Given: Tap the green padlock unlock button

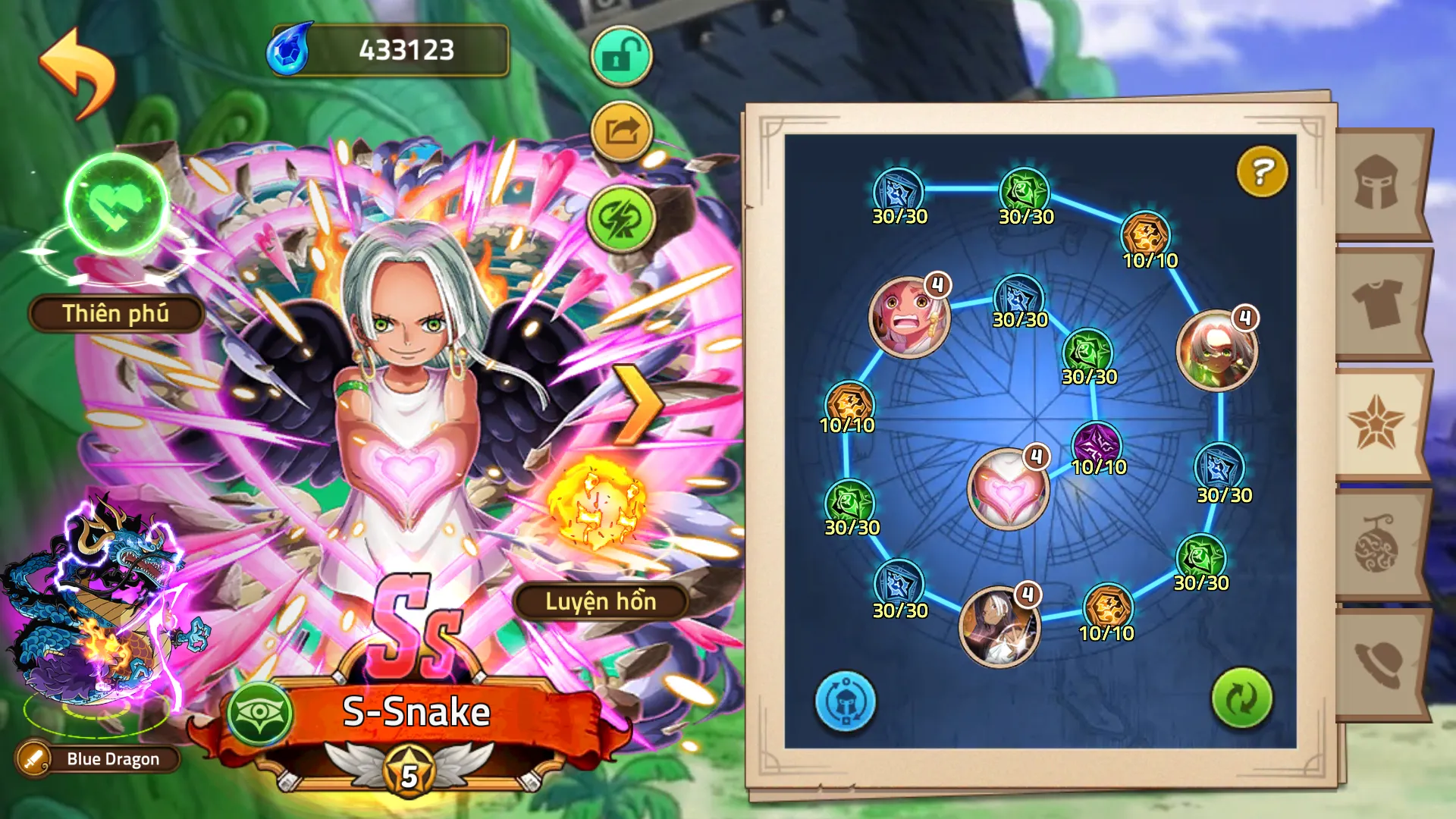Looking at the screenshot, I should (x=621, y=56).
